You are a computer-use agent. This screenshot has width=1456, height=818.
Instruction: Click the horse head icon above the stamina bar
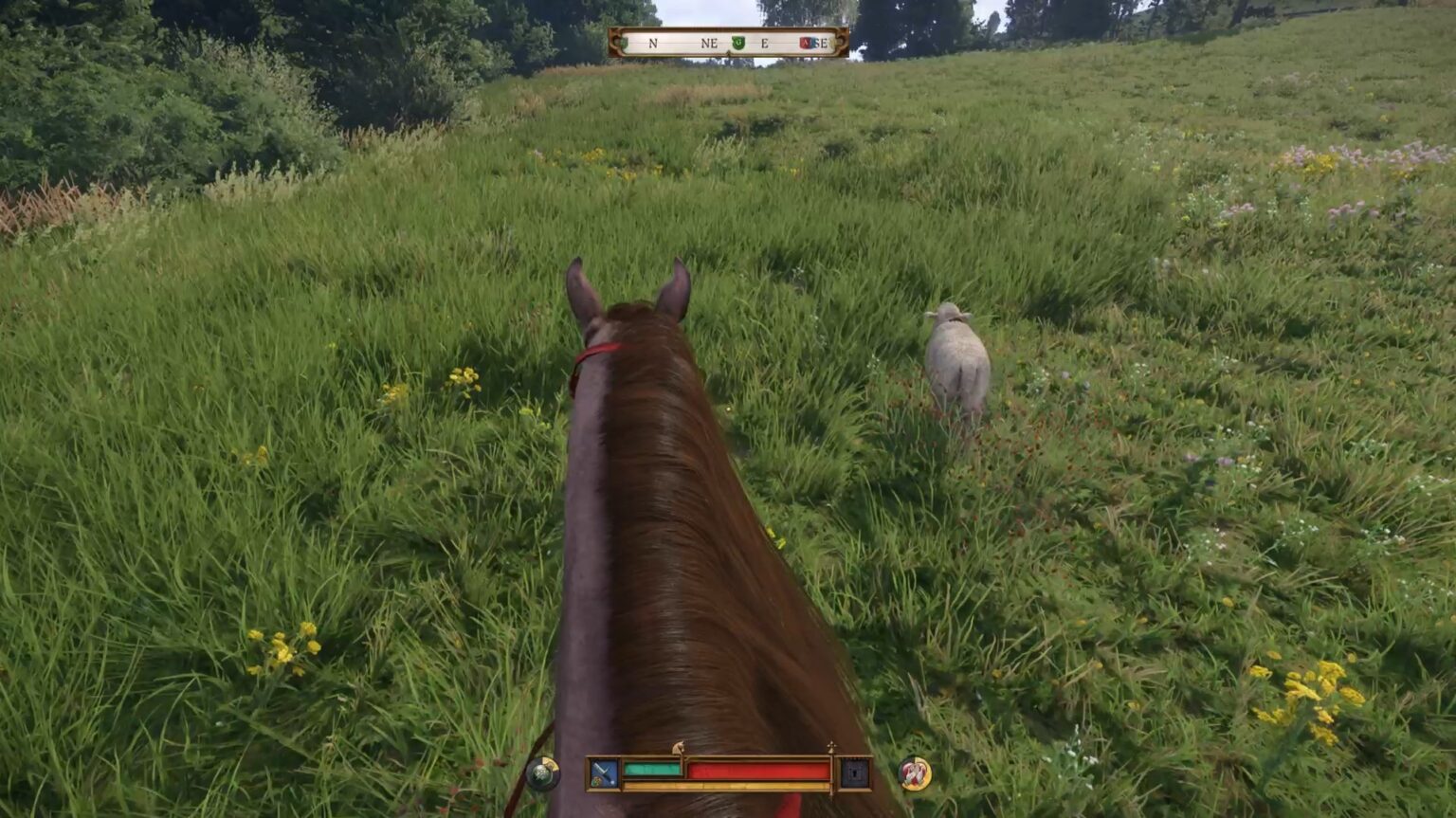680,747
